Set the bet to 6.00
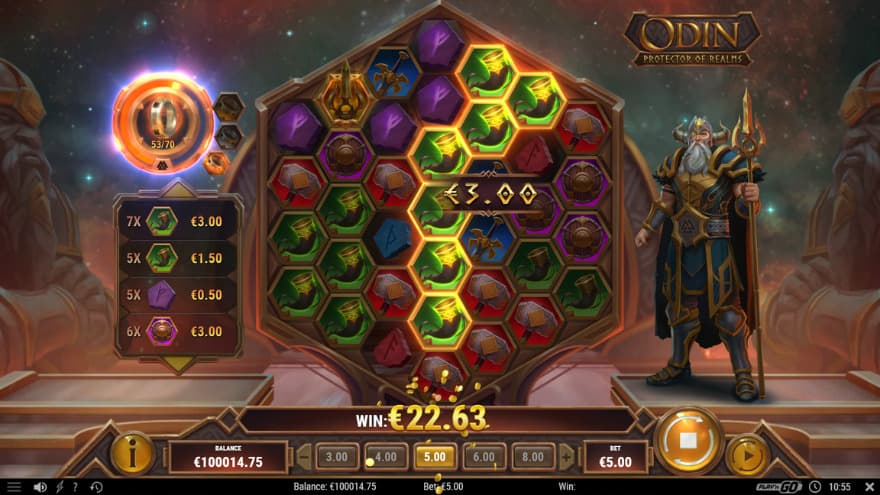The height and width of the screenshot is (495, 880). click(x=484, y=457)
